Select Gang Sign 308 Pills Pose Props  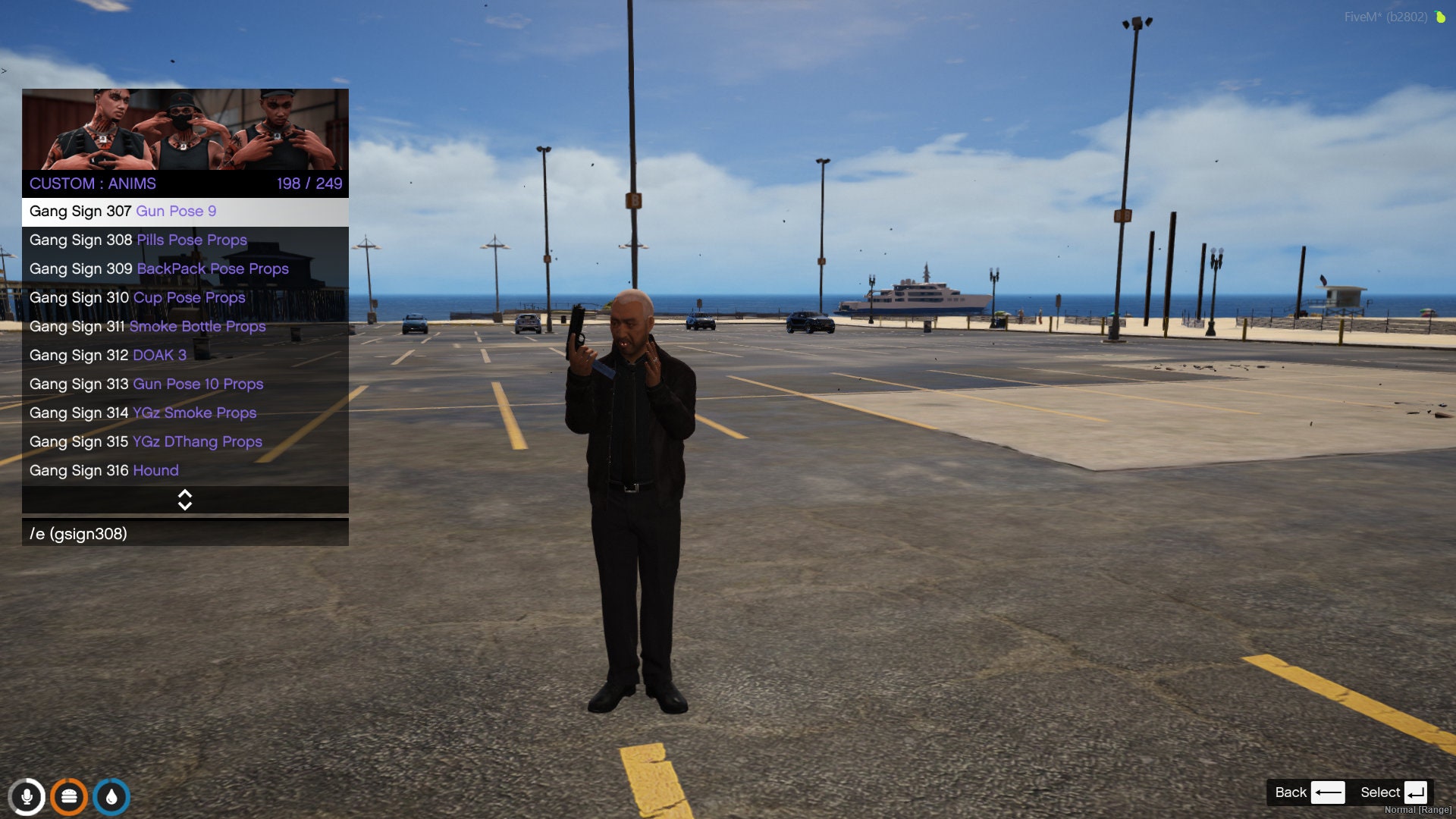(136, 240)
